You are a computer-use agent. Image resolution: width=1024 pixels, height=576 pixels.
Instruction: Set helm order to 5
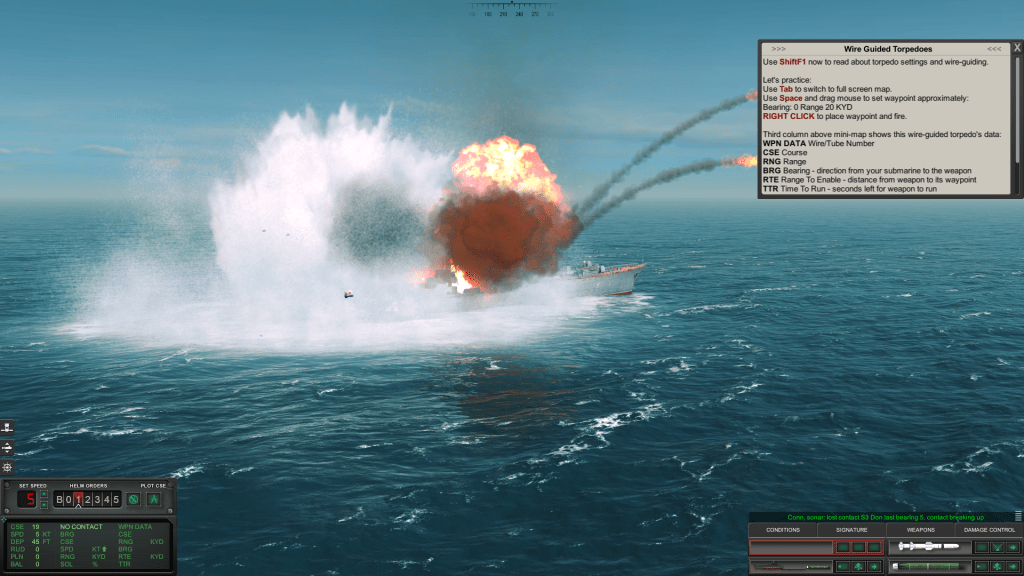click(x=116, y=499)
